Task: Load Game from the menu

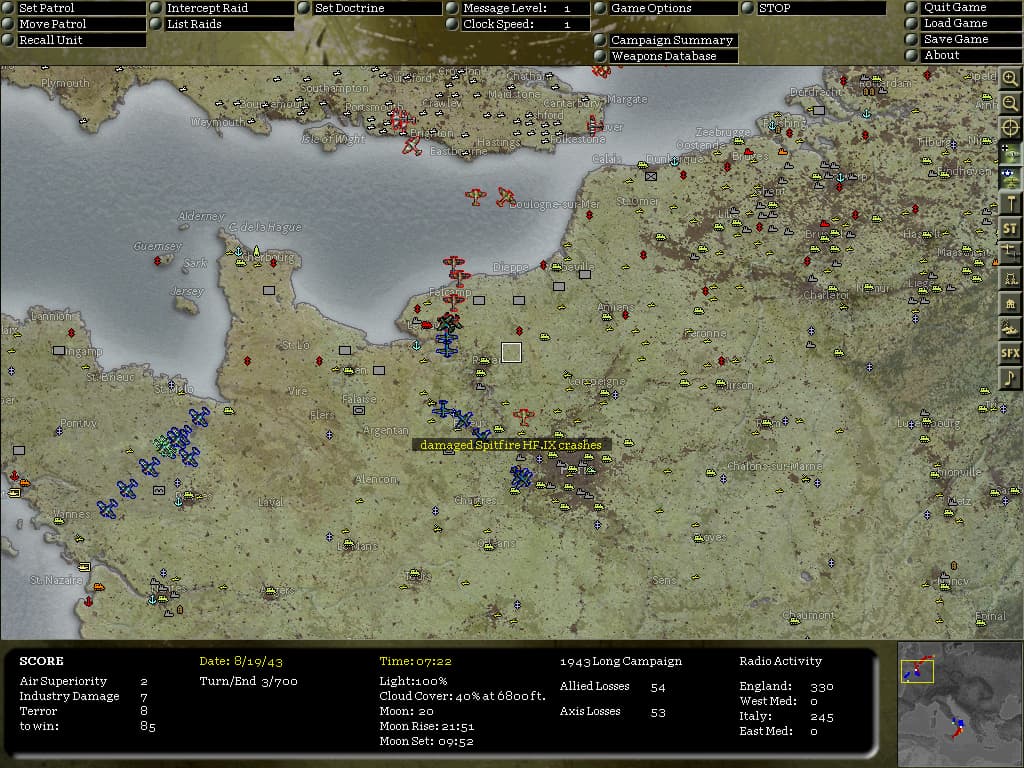Action: [966, 24]
